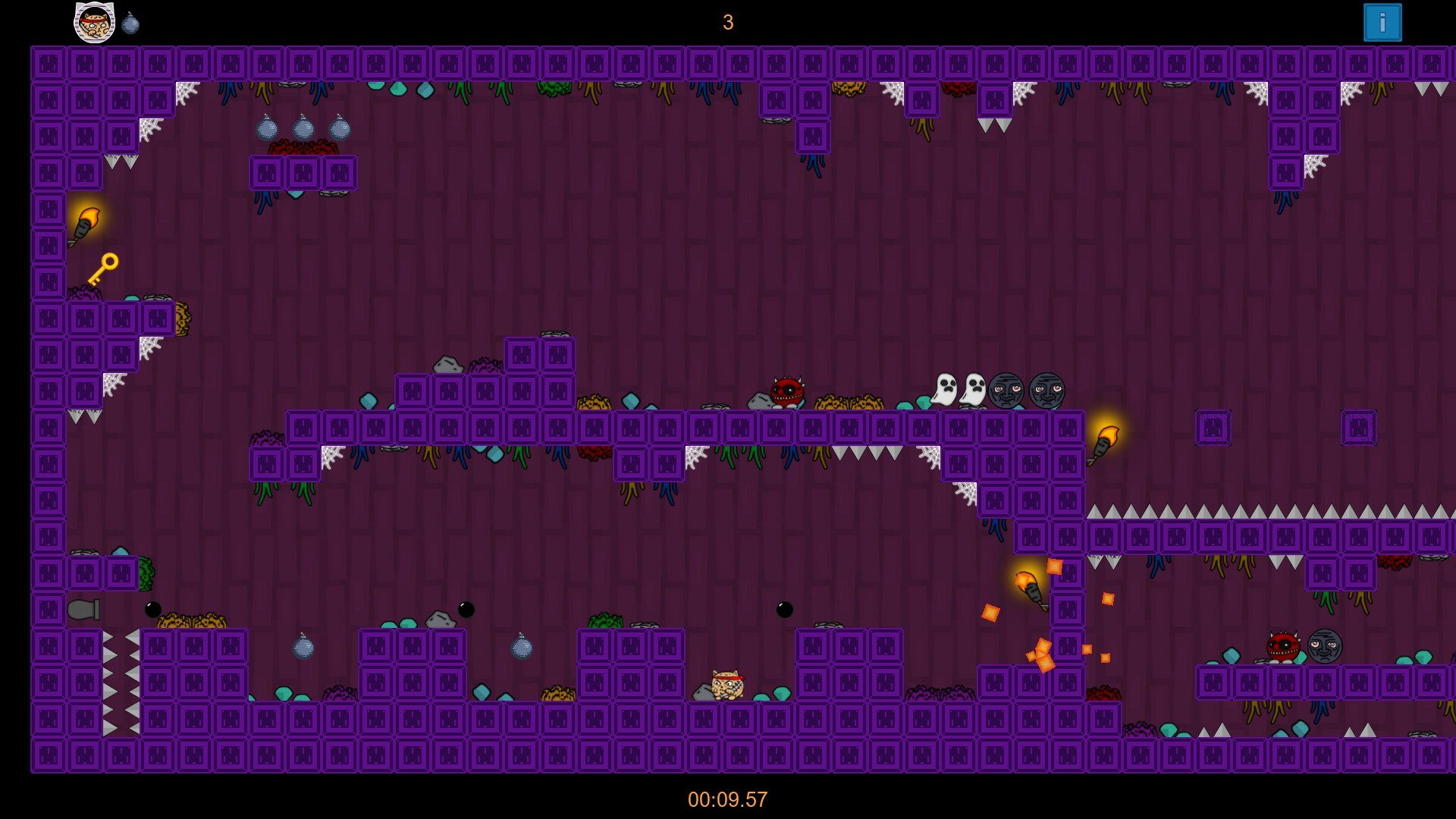The height and width of the screenshot is (819, 1456).
Task: Open the blue info button
Action: [x=1382, y=22]
